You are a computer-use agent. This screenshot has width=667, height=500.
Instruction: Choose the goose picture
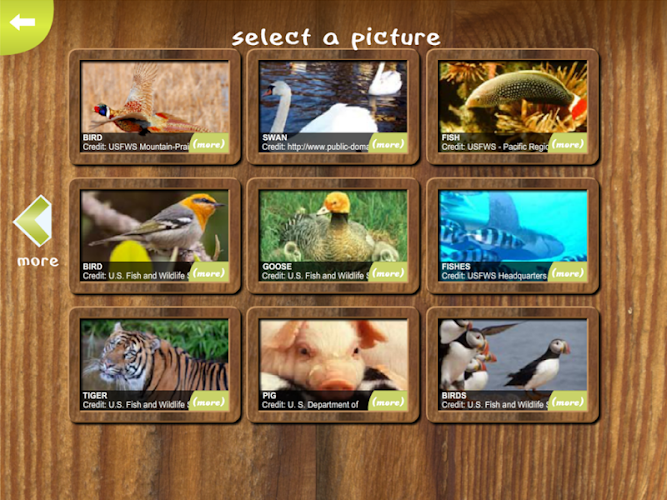[x=332, y=225]
